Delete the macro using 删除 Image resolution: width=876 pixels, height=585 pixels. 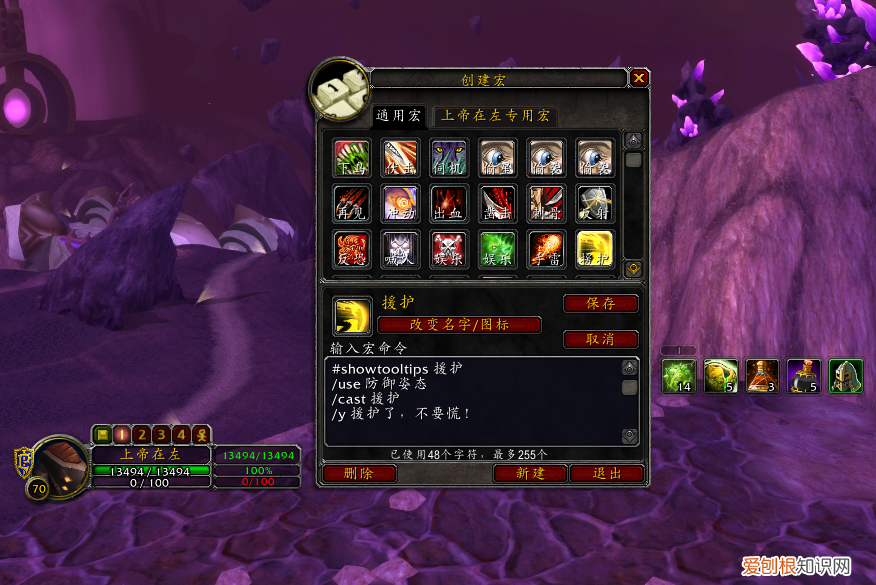click(x=359, y=473)
